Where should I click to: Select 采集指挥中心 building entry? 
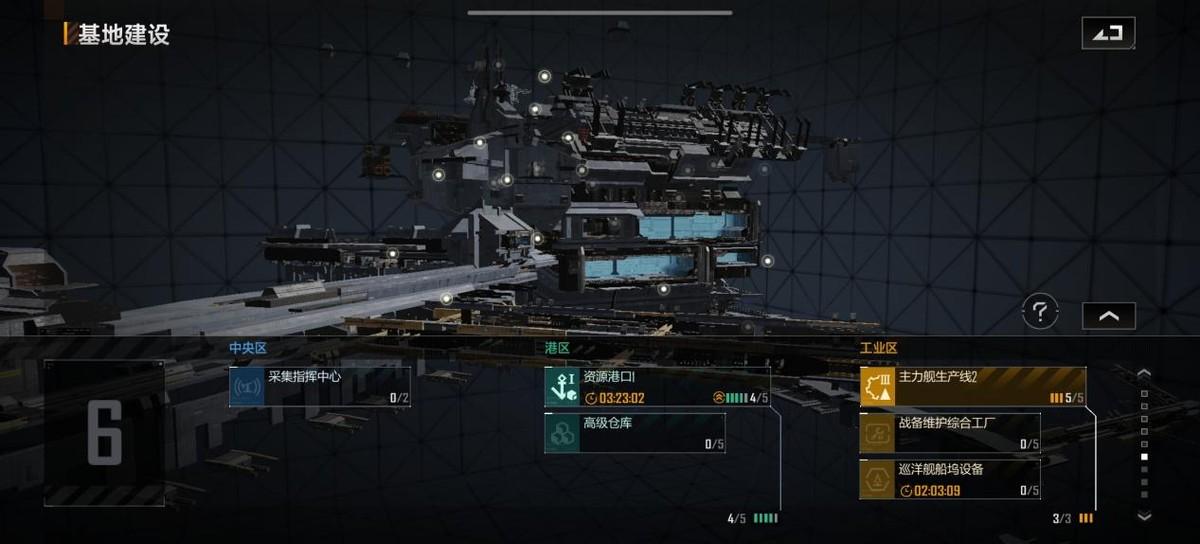(320, 387)
